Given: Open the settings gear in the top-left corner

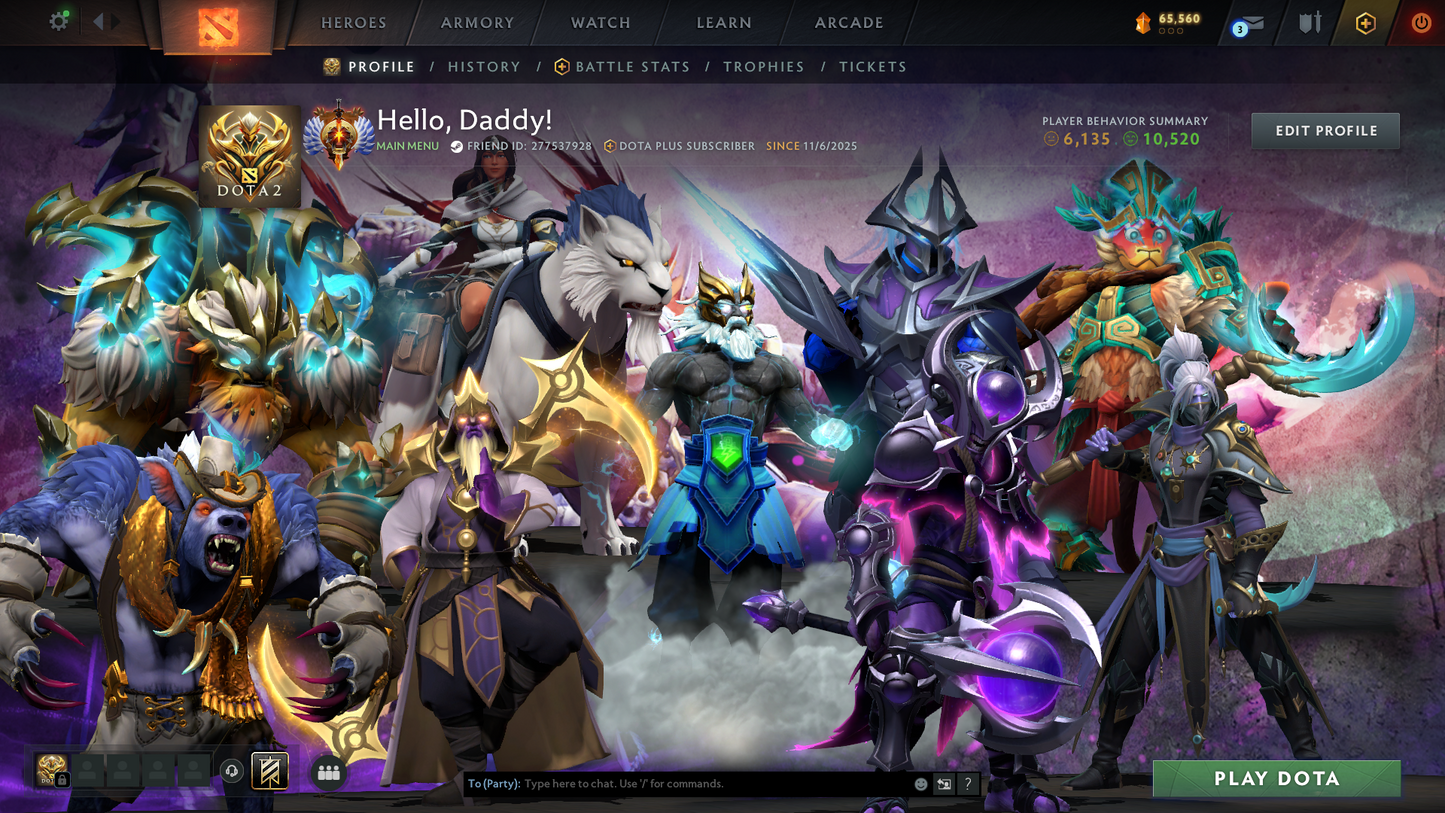Looking at the screenshot, I should (x=58, y=20).
